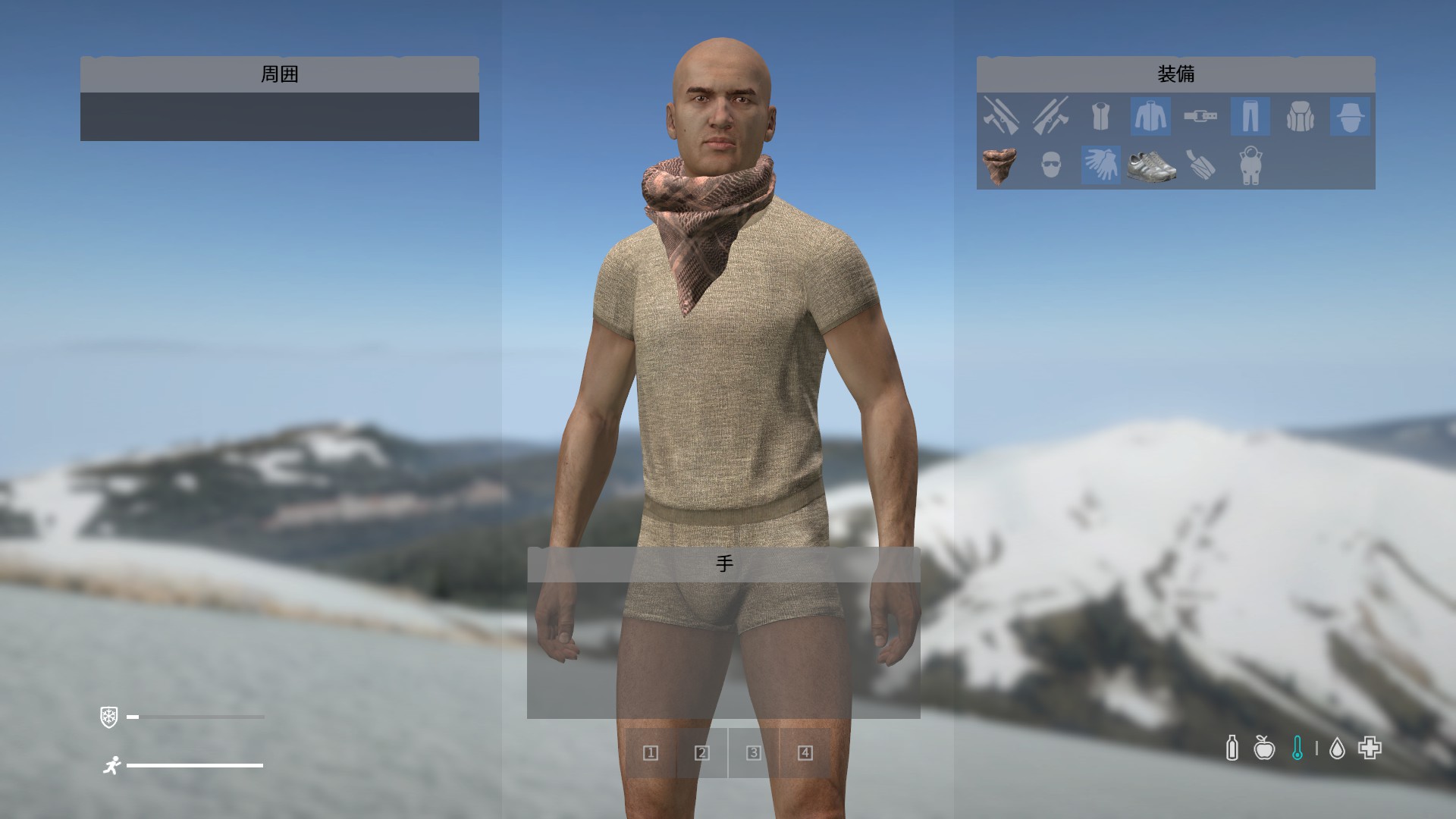1456x819 pixels.
Task: Open the backpack equipment slot
Action: click(1301, 117)
